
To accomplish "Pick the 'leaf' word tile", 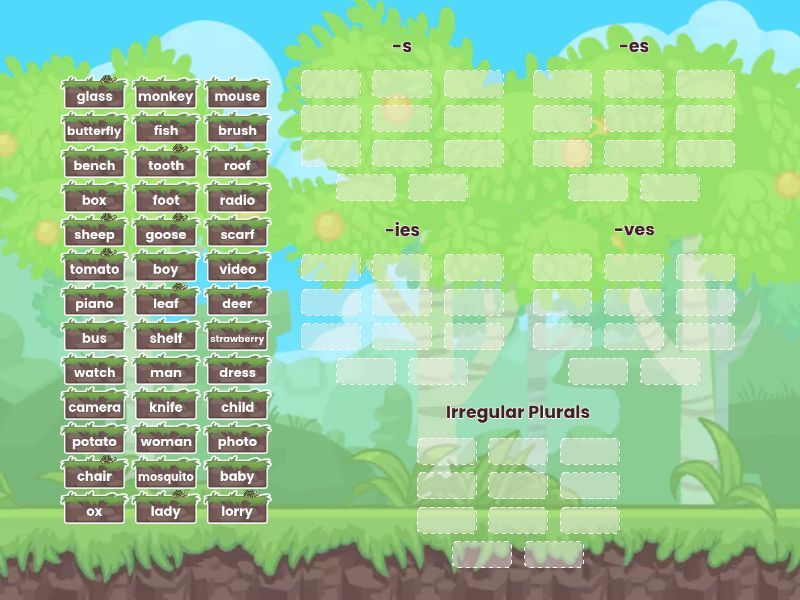I will click(166, 304).
